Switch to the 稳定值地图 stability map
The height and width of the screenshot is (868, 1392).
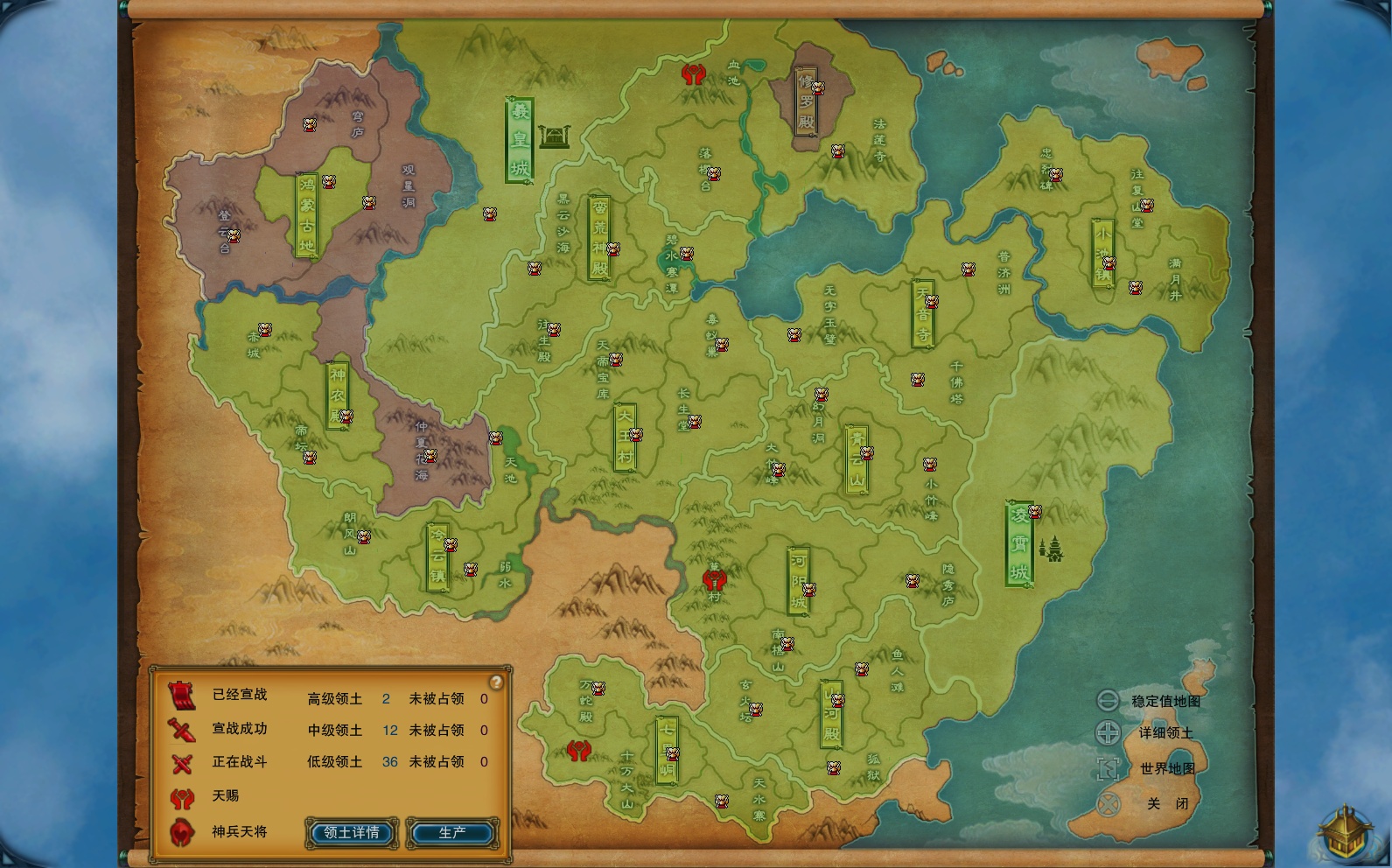coord(1108,701)
